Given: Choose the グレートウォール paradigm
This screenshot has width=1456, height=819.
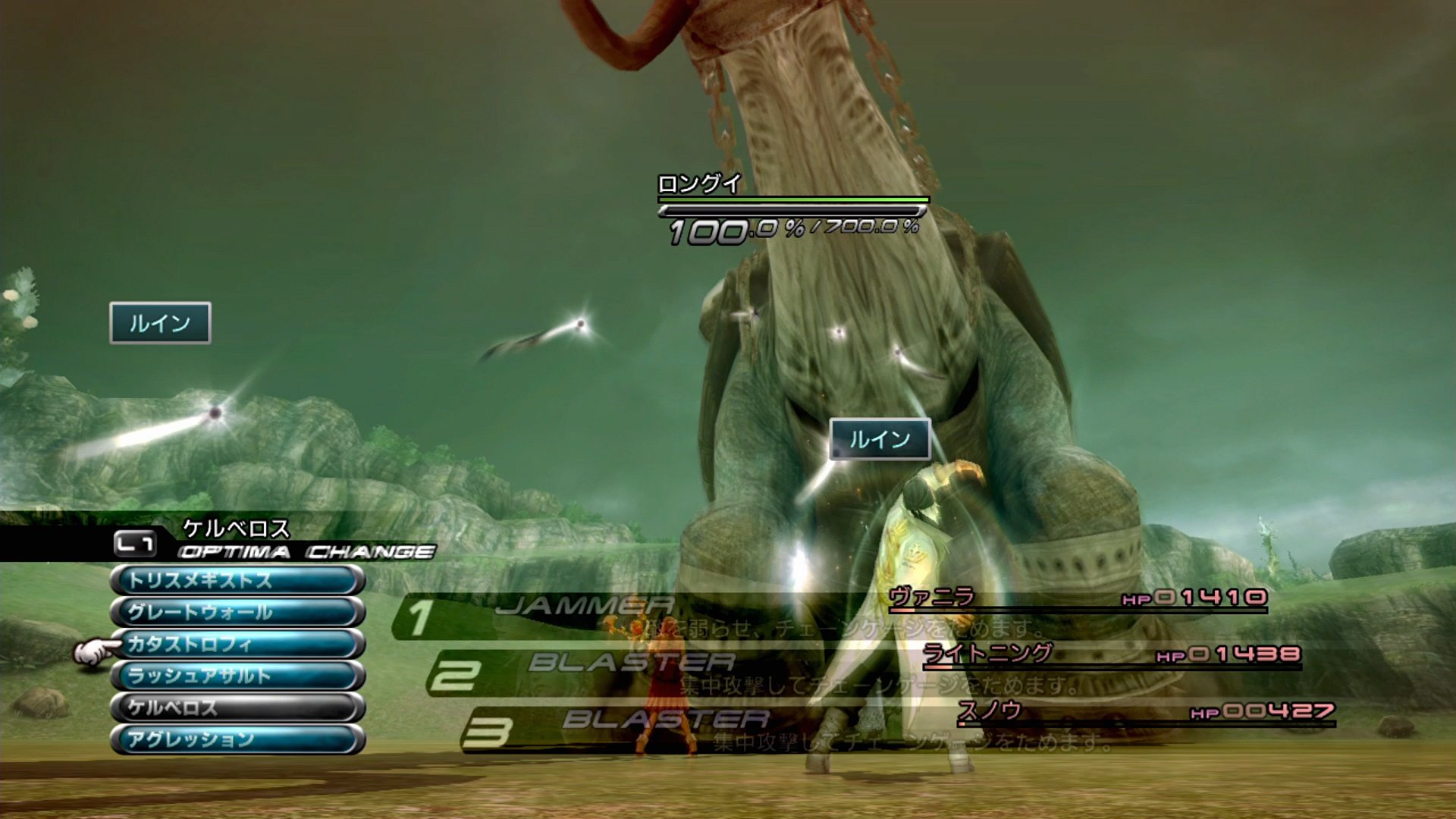Looking at the screenshot, I should 237,613.
